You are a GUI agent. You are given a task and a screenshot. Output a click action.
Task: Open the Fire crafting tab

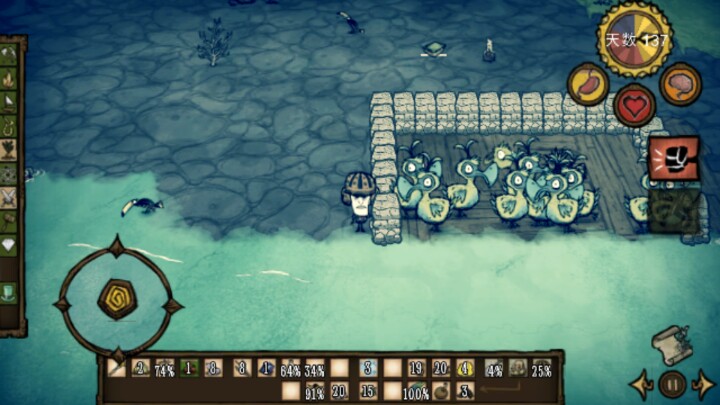[9, 76]
